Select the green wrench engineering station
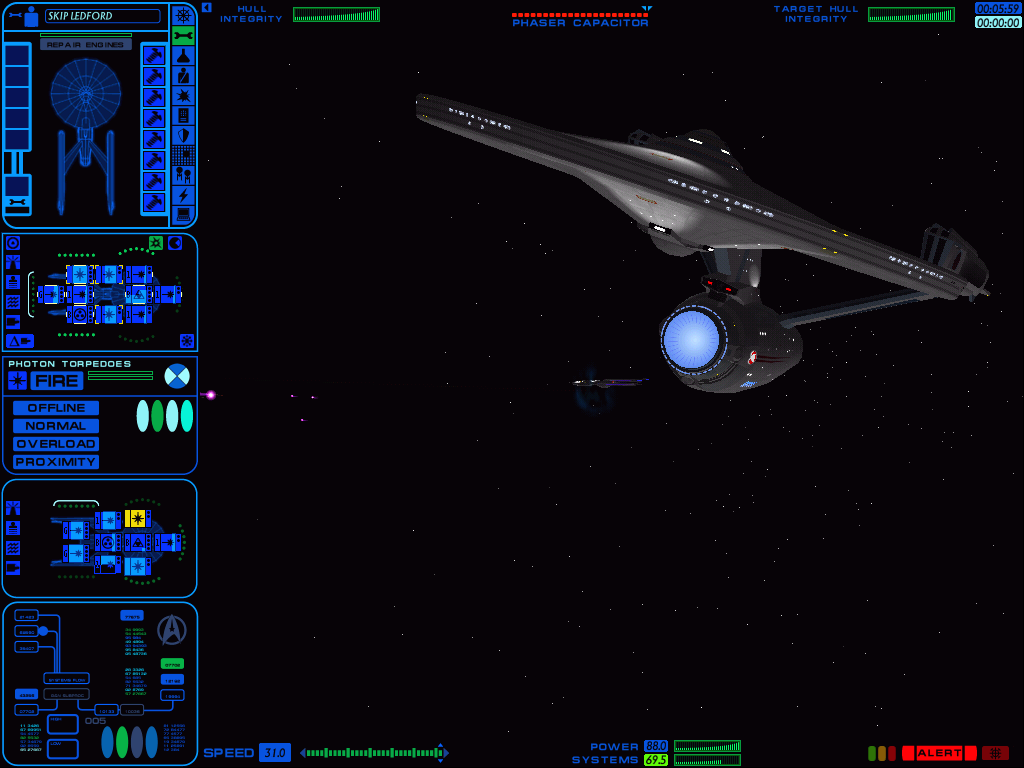The image size is (1024, 768). point(183,35)
